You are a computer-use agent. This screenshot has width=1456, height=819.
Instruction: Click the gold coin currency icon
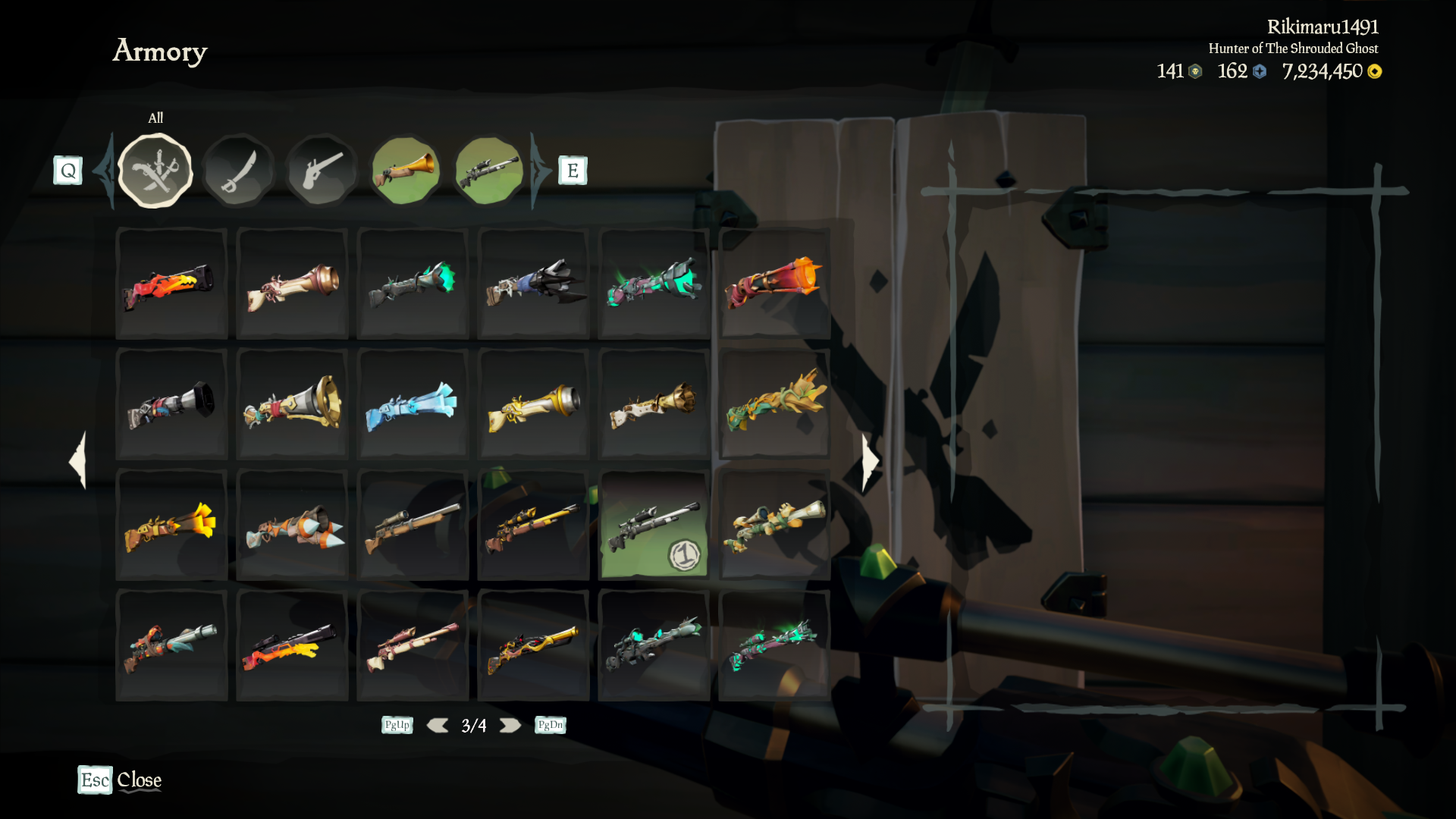(x=1374, y=72)
